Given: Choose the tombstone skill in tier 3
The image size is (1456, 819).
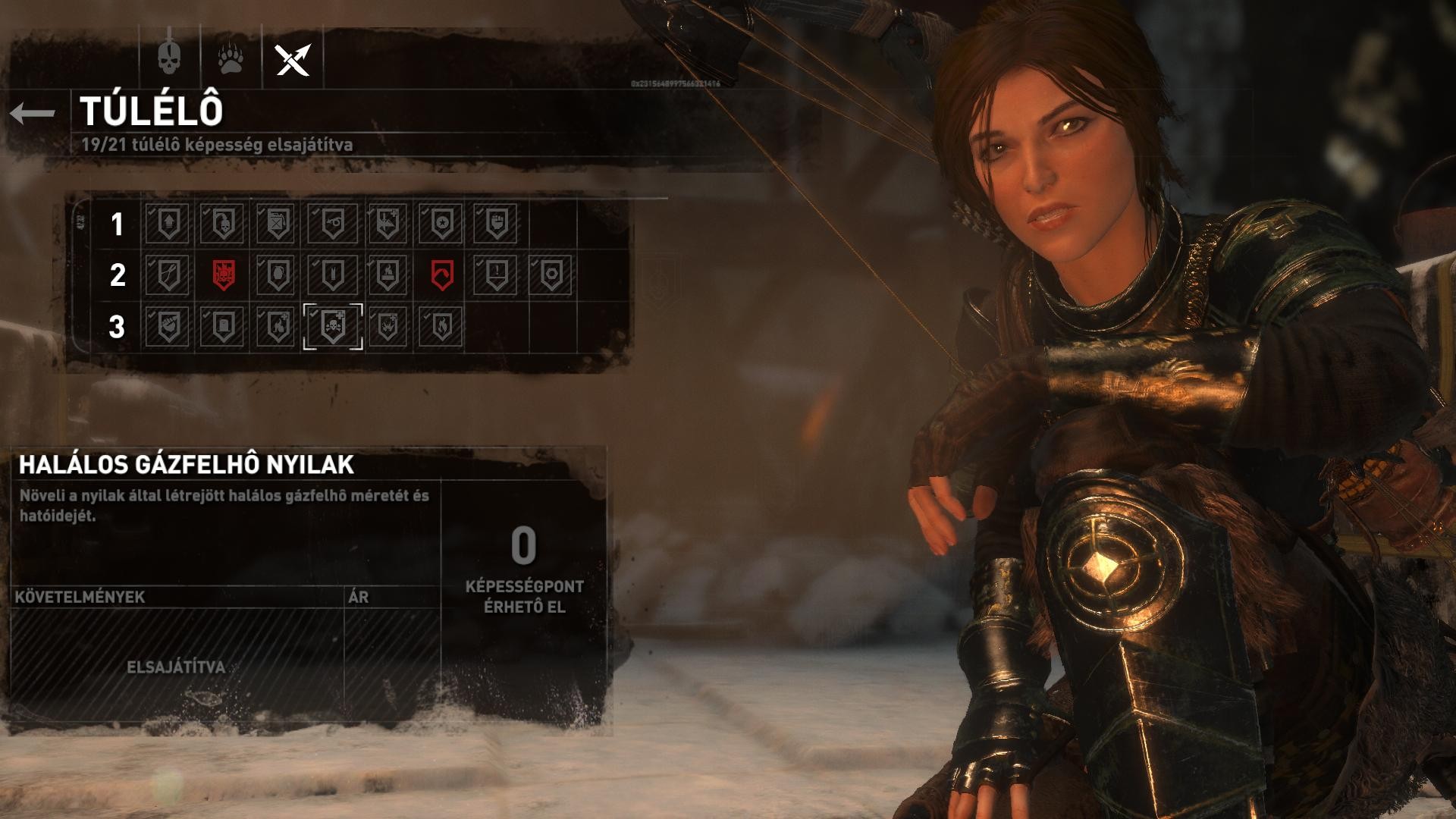Looking at the screenshot, I should 223,326.
